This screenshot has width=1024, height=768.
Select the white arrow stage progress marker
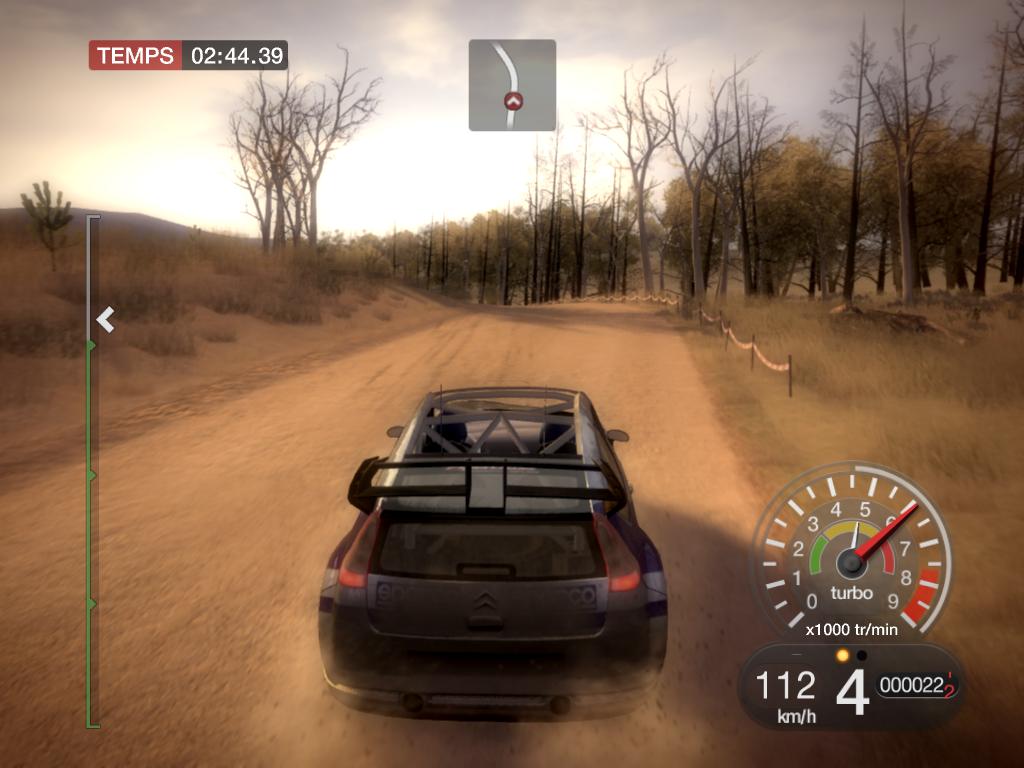pyautogui.click(x=105, y=320)
